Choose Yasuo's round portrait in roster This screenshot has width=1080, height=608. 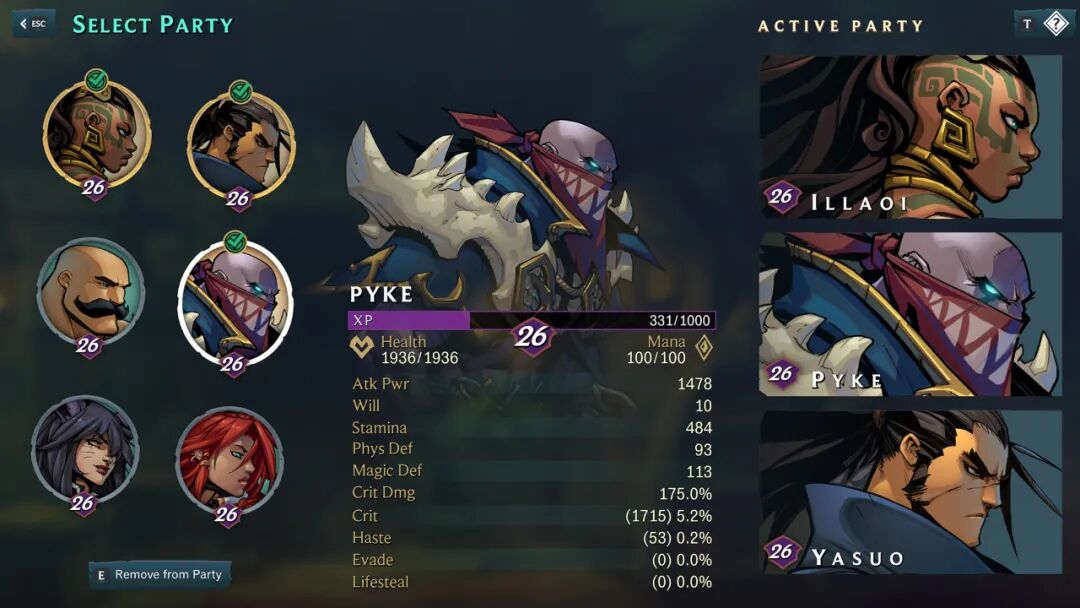click(241, 142)
